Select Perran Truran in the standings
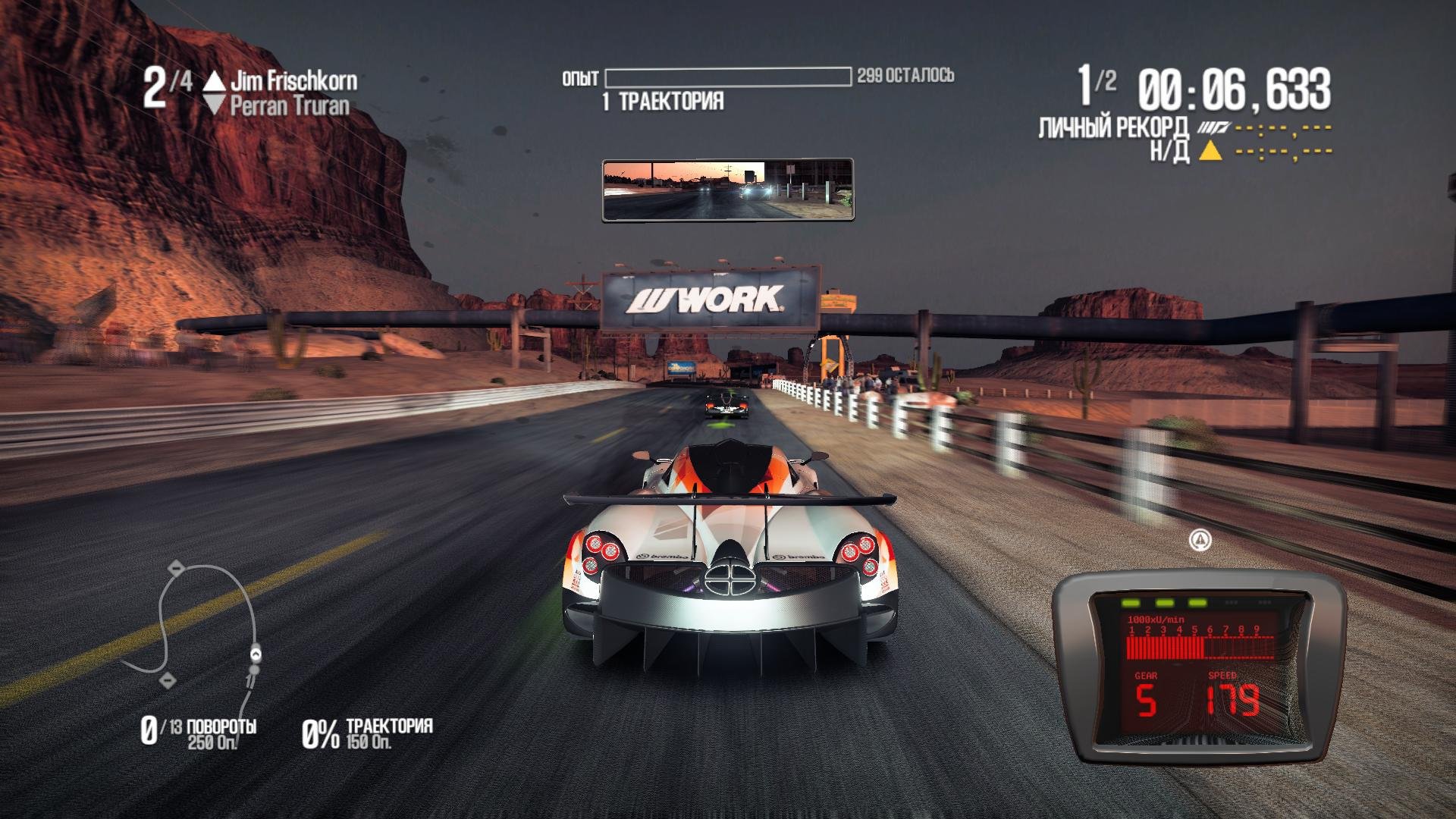 (289, 106)
